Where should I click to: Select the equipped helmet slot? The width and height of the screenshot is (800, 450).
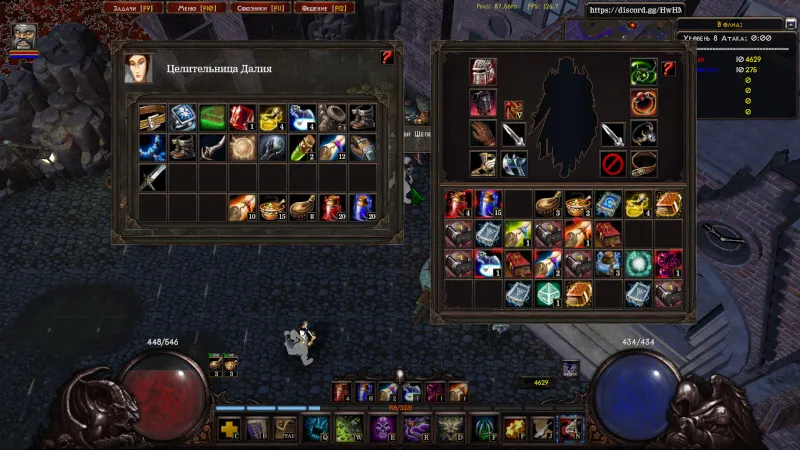483,72
